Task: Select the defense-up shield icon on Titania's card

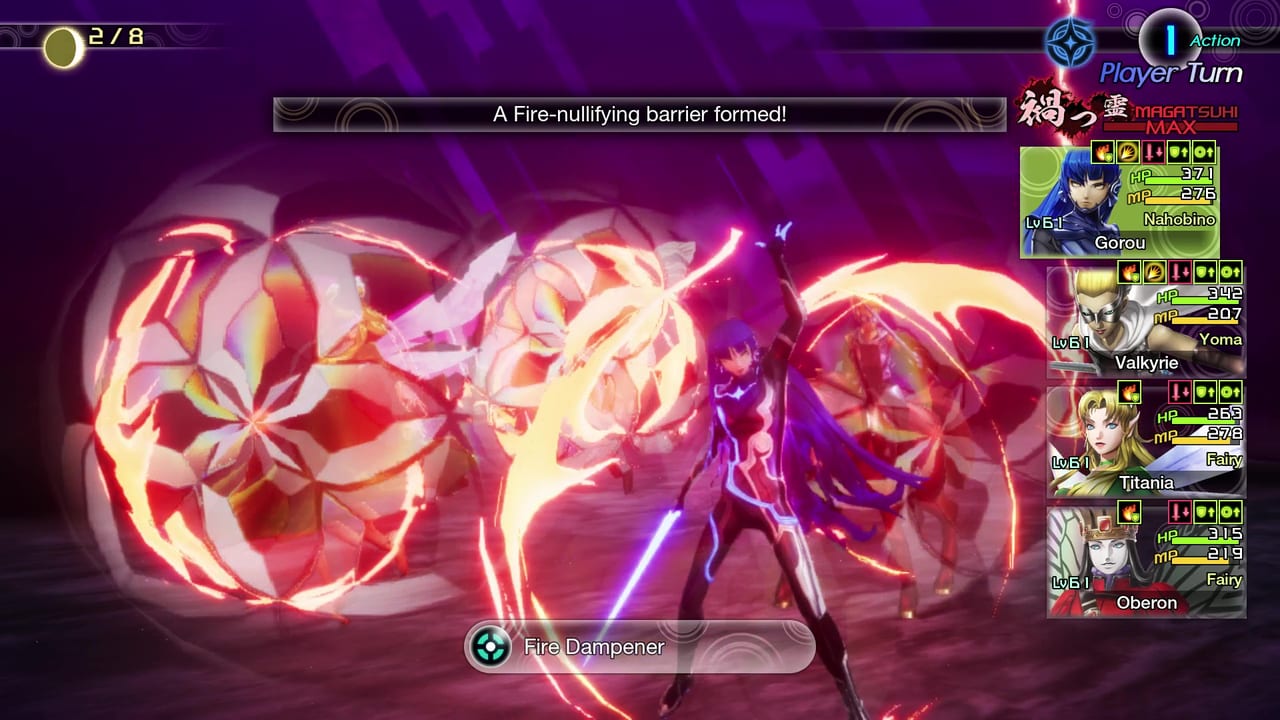Action: [x=1205, y=392]
